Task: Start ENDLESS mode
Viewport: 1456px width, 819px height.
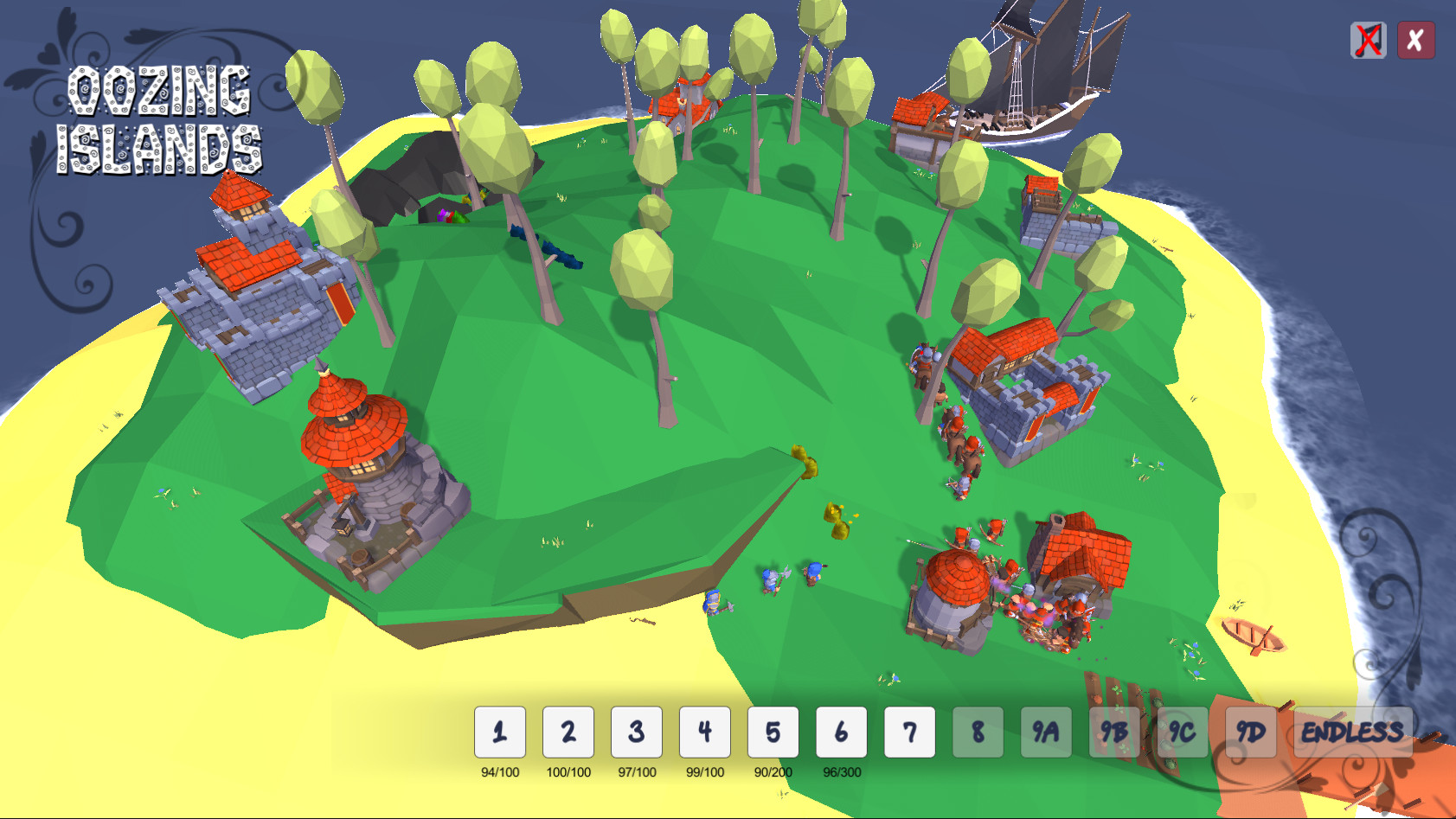Action: [x=1352, y=731]
